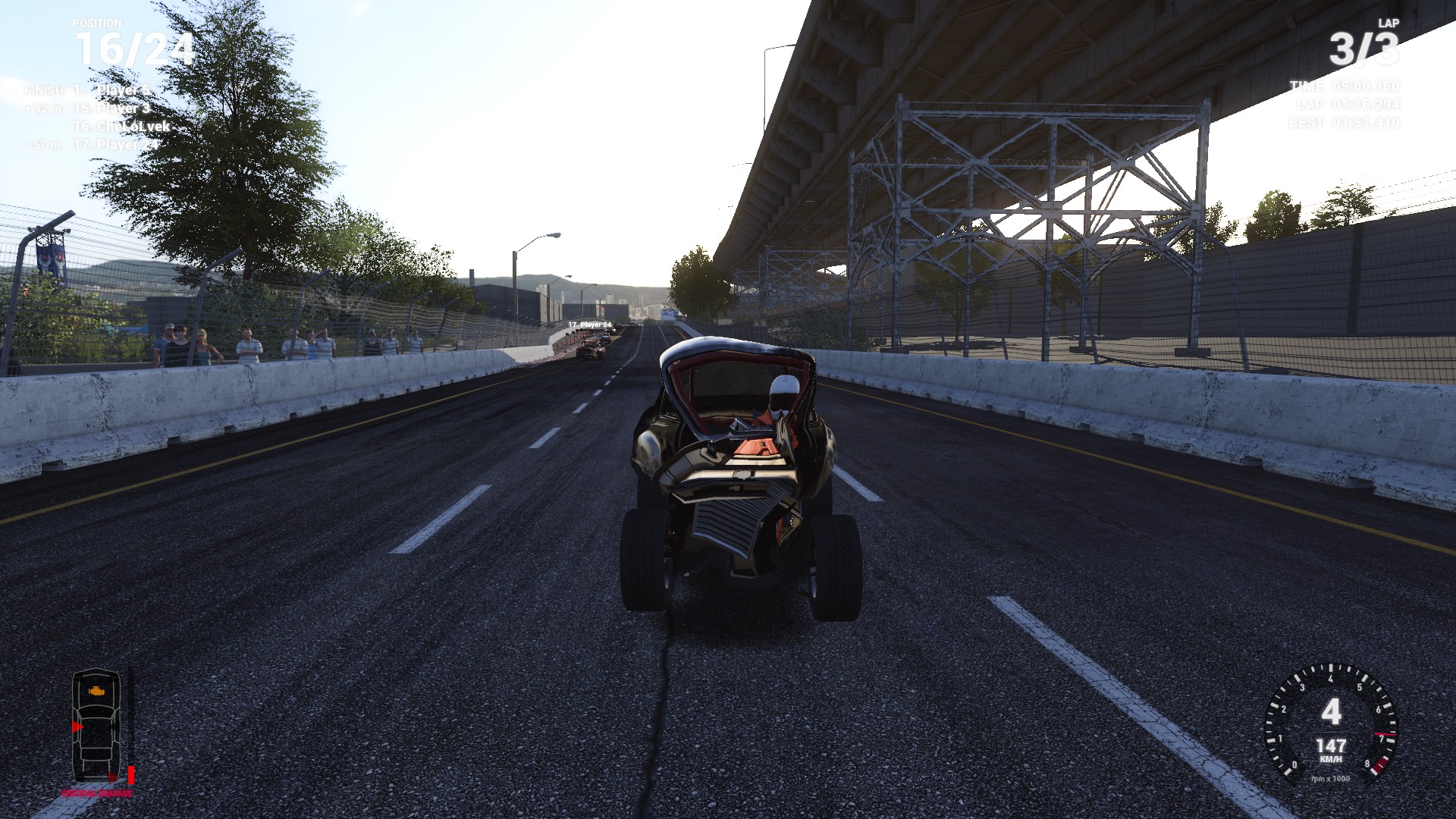Click the +92 m distance gap entry
The width and height of the screenshot is (1456, 819).
coord(42,108)
